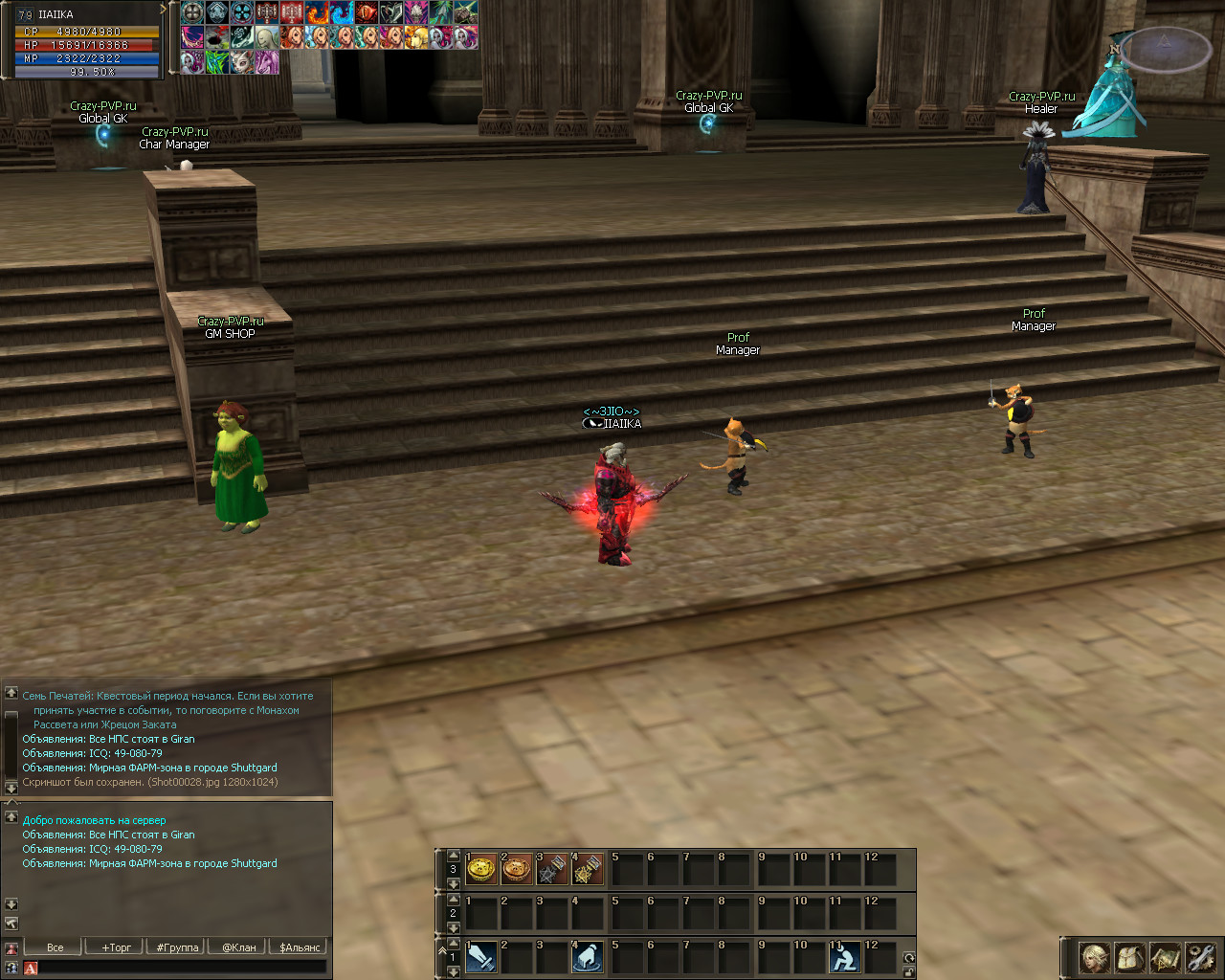
Task: Open the $Альянс alliance chat tab
Action: [301, 947]
